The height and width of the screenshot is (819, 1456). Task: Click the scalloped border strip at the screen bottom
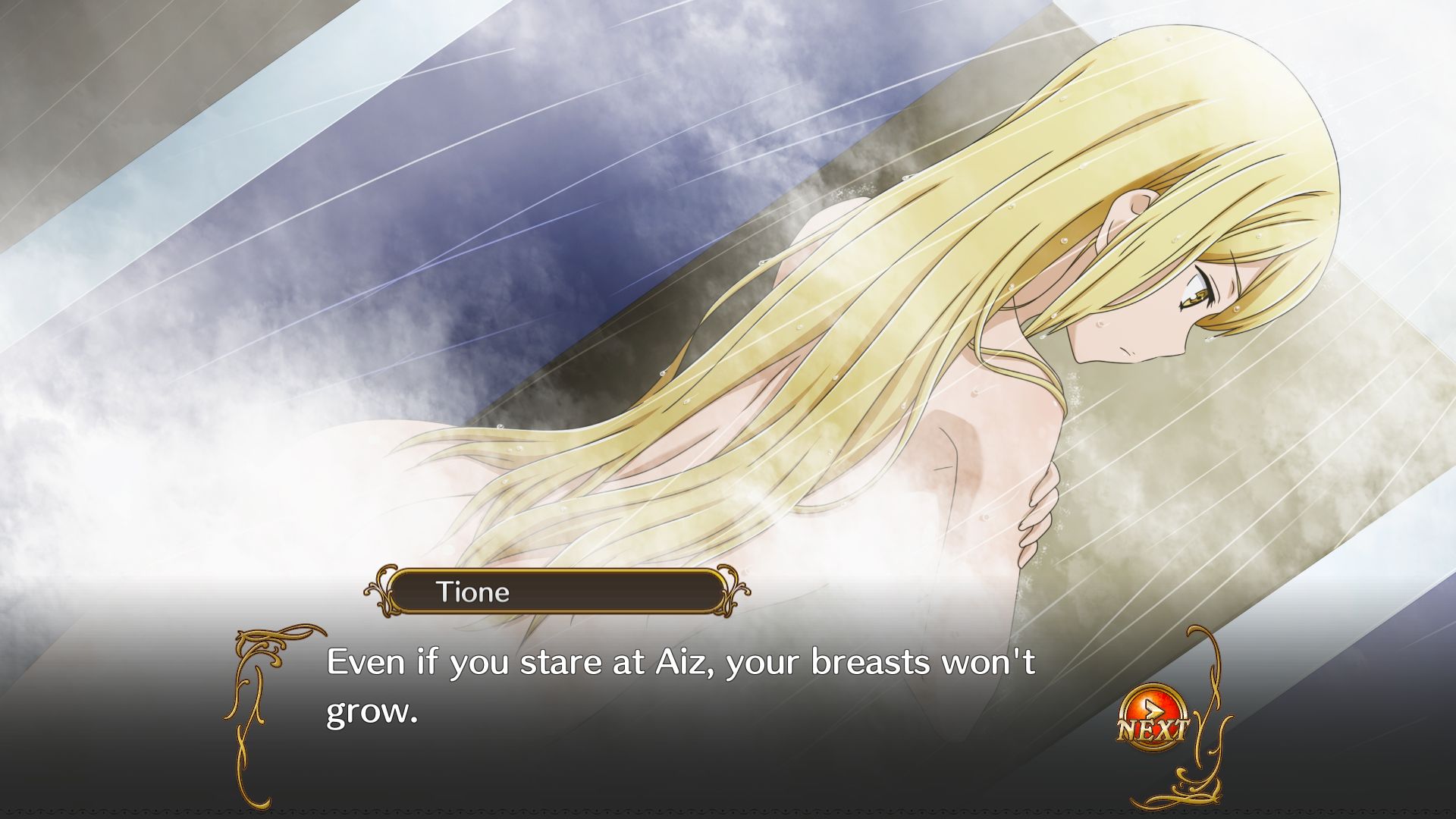click(x=728, y=811)
